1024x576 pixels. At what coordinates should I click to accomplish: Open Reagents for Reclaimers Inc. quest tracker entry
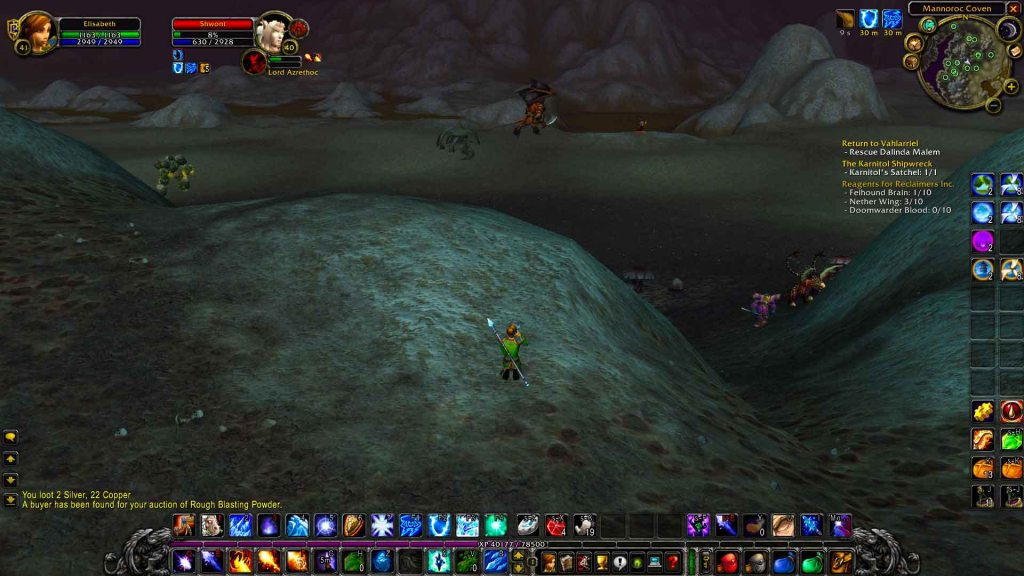[x=897, y=184]
